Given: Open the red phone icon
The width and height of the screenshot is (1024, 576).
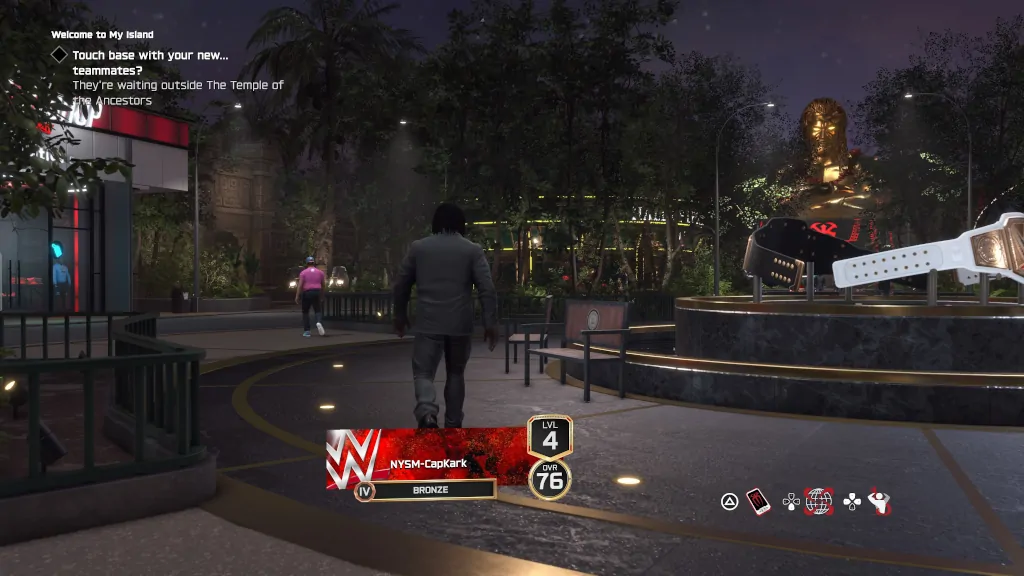Looking at the screenshot, I should tap(759, 501).
